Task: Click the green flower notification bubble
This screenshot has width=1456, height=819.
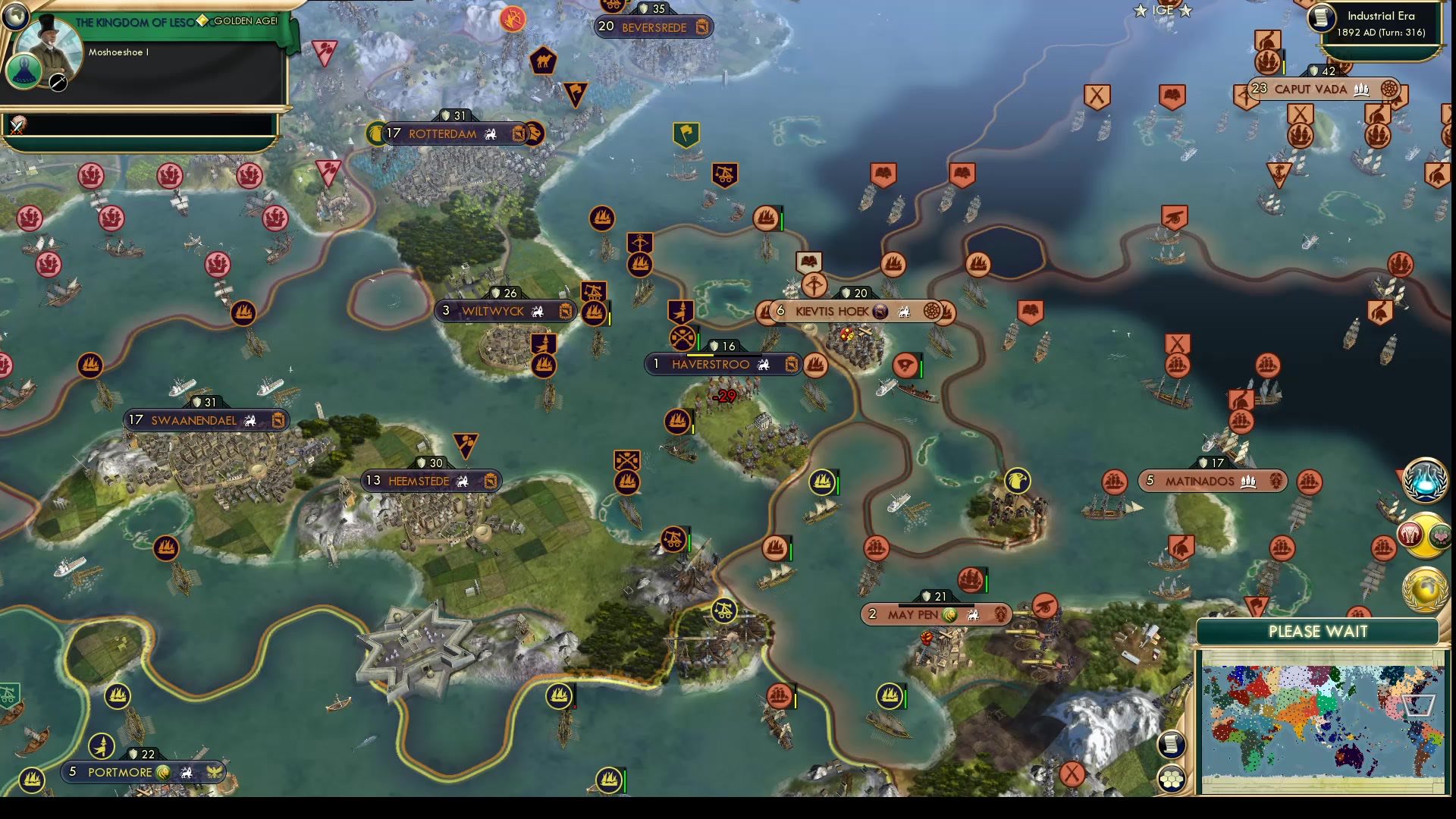Action: (1439, 534)
